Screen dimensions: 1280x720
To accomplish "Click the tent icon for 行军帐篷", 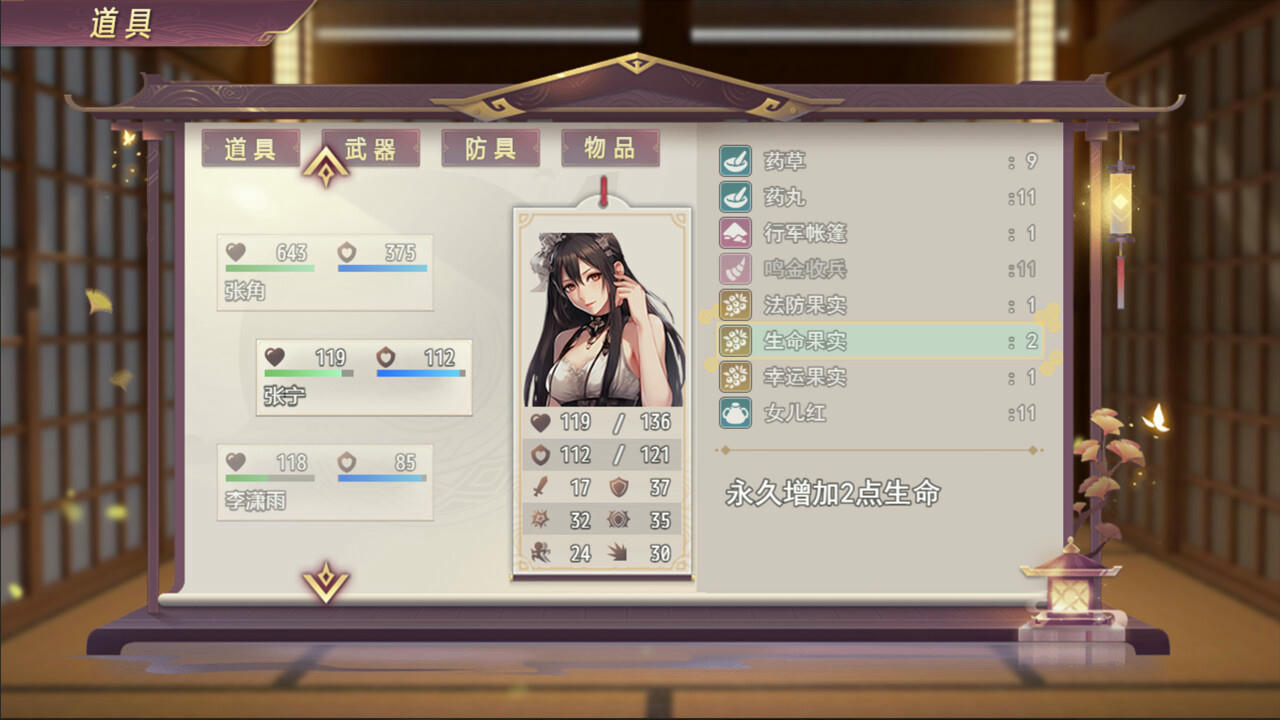I will tap(734, 233).
